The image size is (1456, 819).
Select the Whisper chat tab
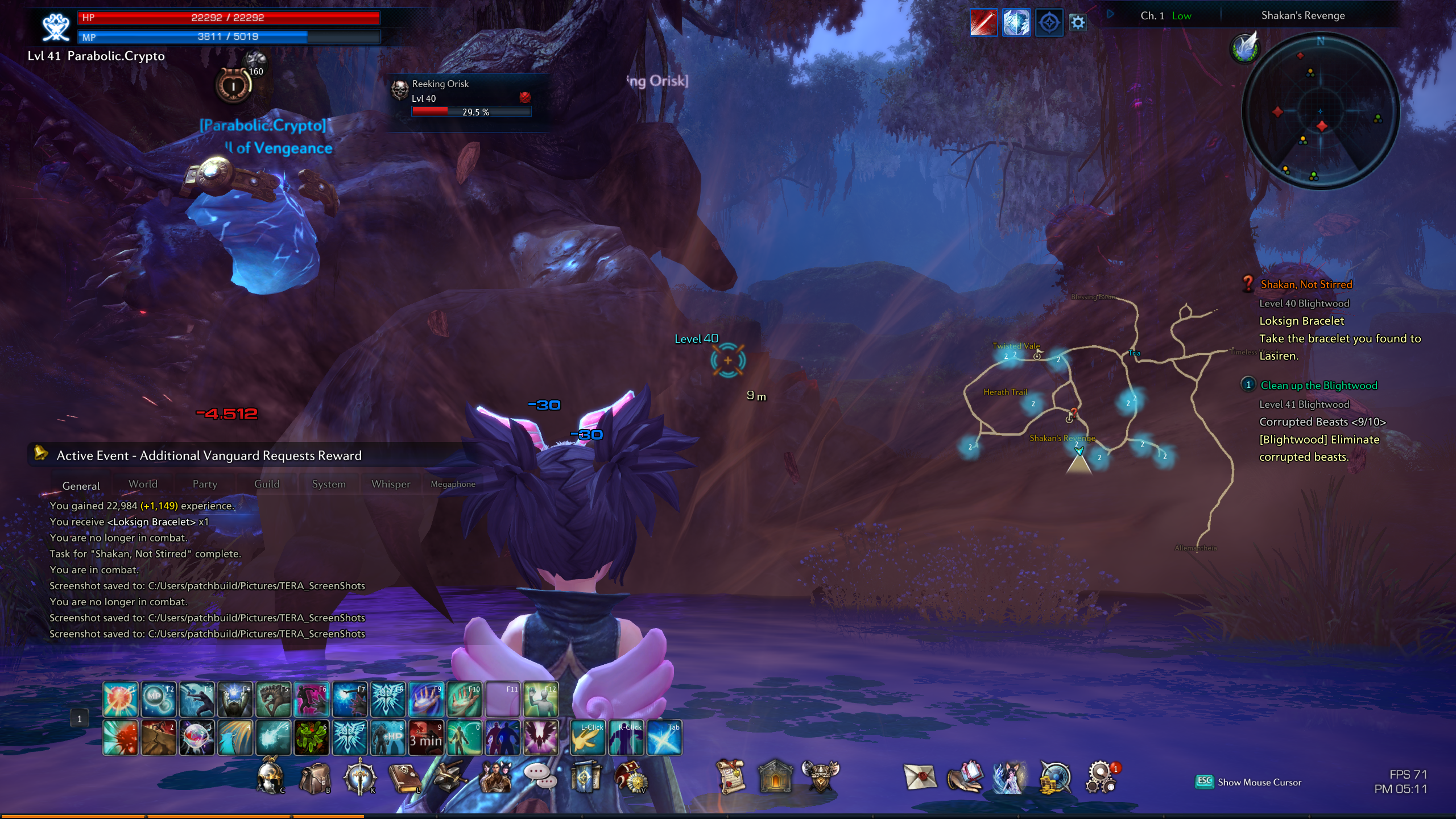pos(391,484)
